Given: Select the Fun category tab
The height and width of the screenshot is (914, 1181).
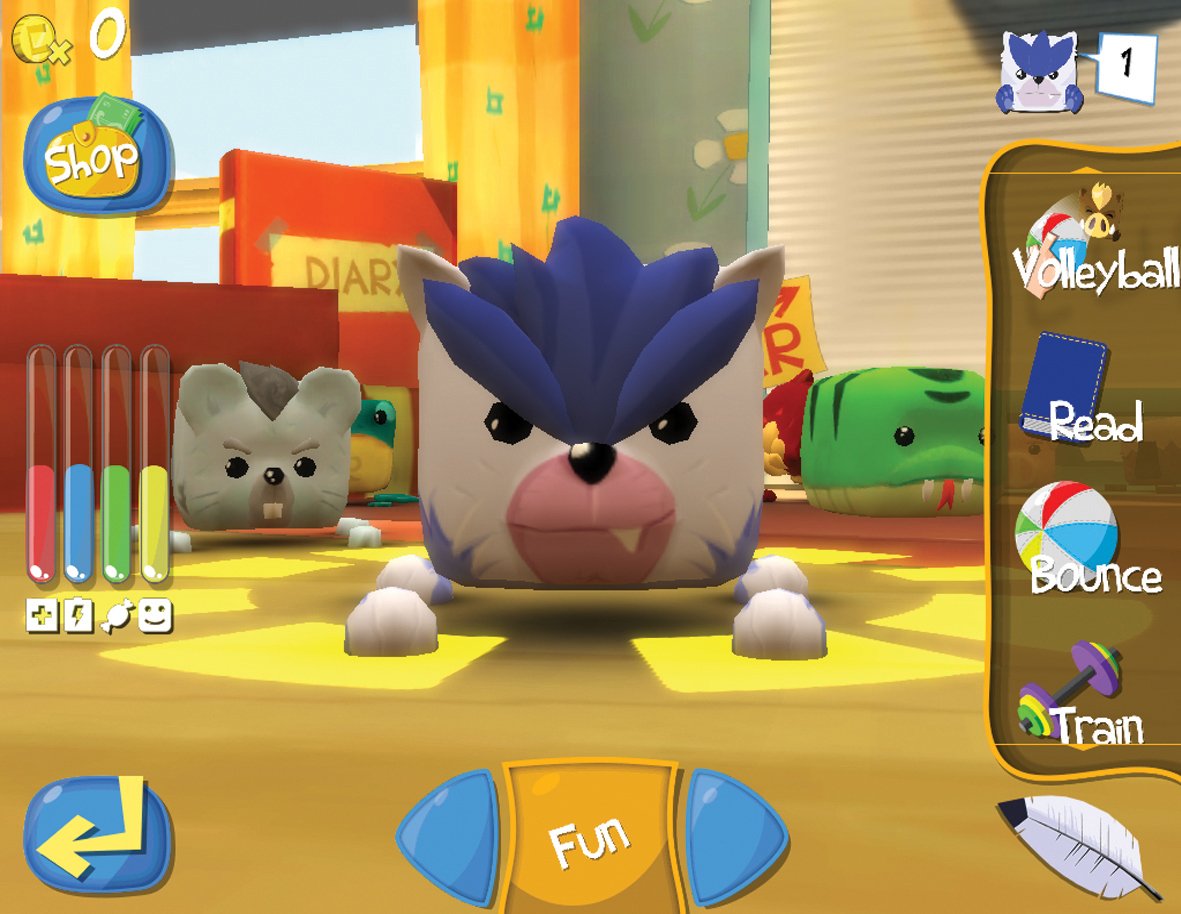Looking at the screenshot, I should coord(591,836).
